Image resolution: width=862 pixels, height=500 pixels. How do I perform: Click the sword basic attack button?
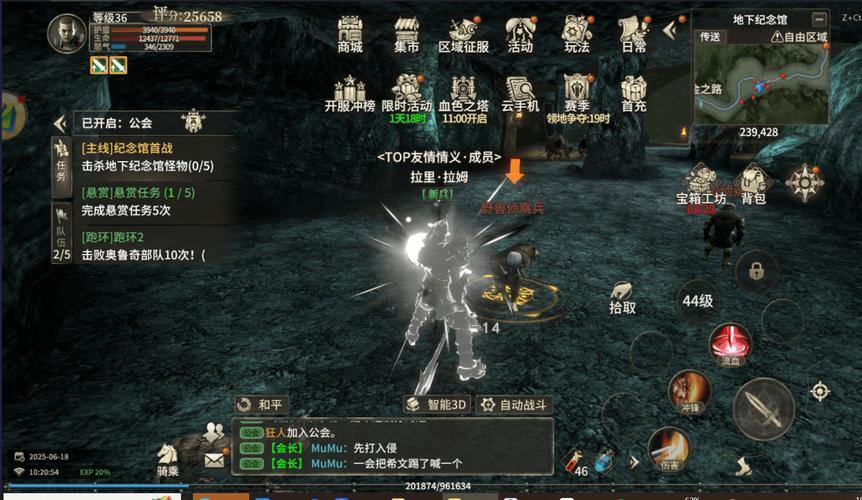click(763, 408)
